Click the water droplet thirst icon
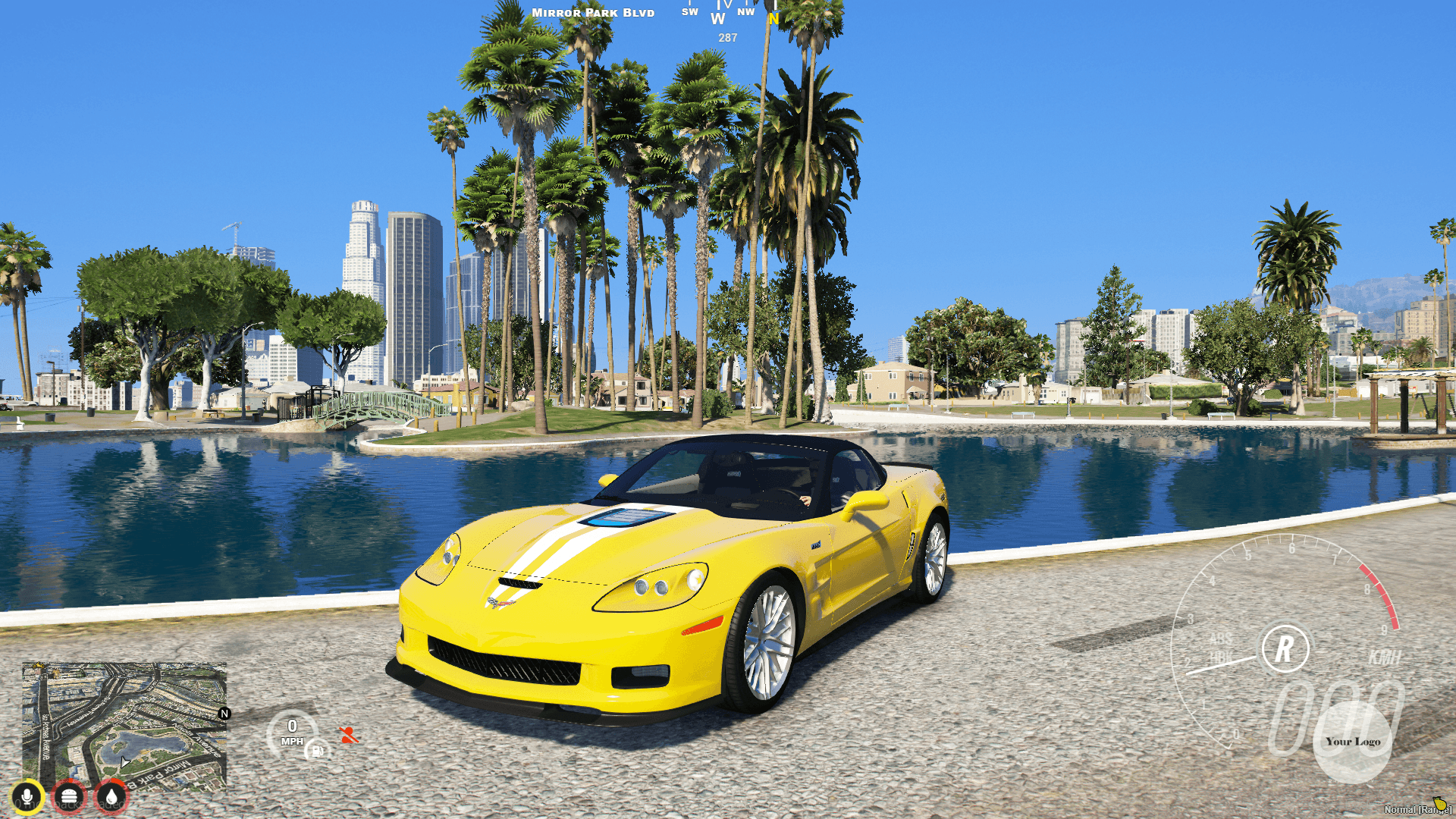Screen dimensions: 1456x819 tap(110, 795)
